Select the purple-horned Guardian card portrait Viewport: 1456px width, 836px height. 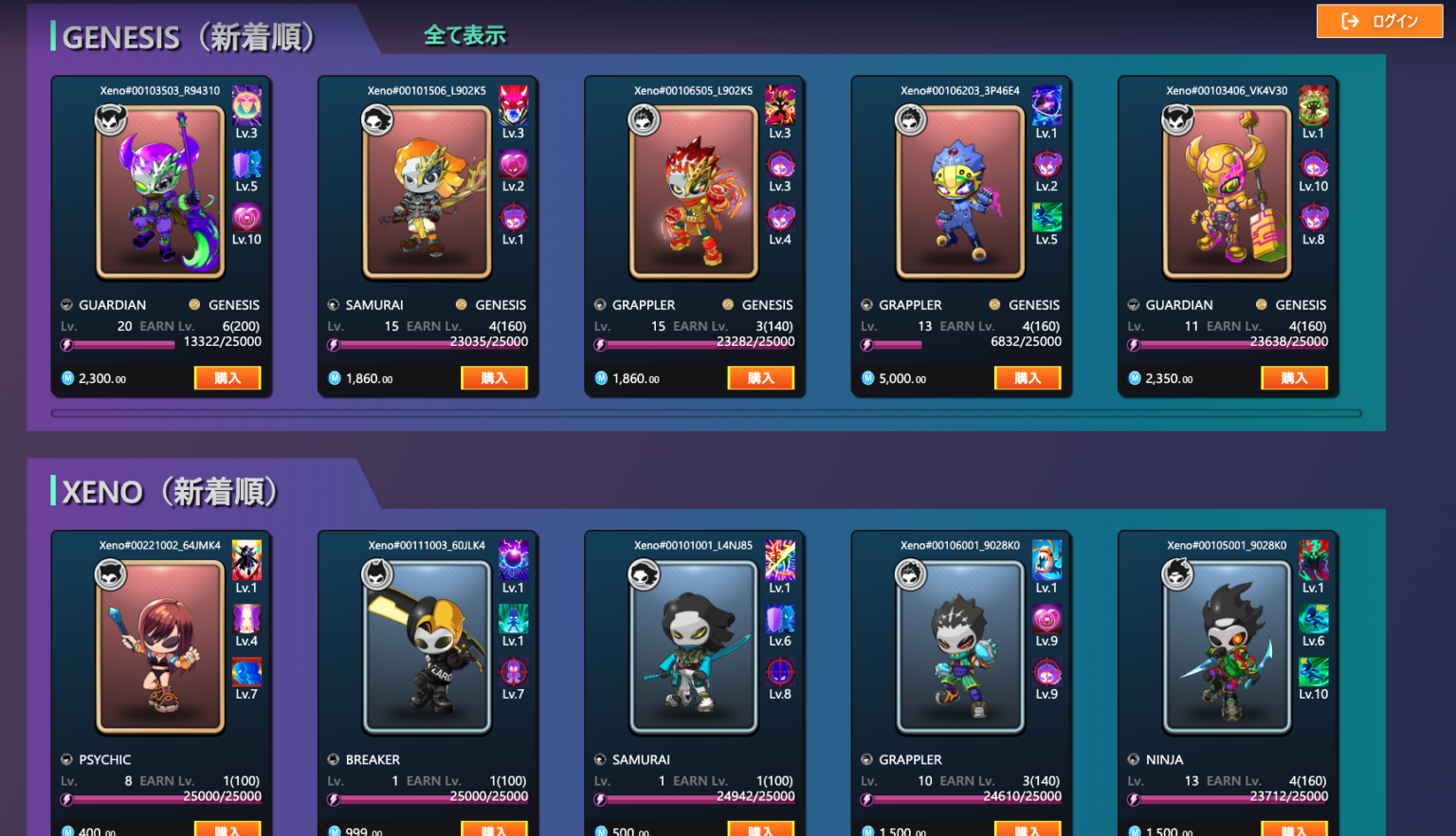point(160,192)
